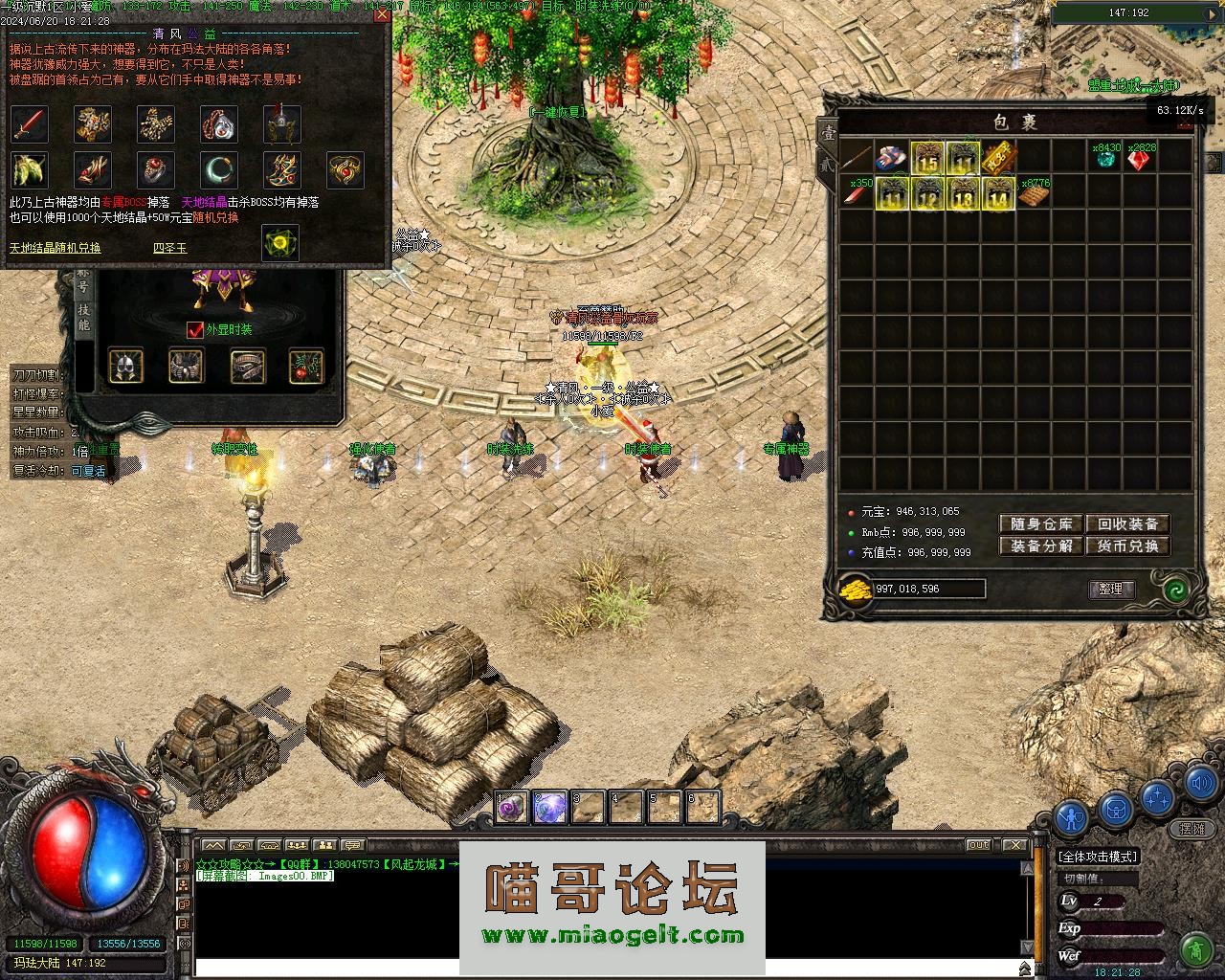Screen dimensions: 1225x980
Task: Click the 天地结晶随机兑换 link
Action: 56,249
